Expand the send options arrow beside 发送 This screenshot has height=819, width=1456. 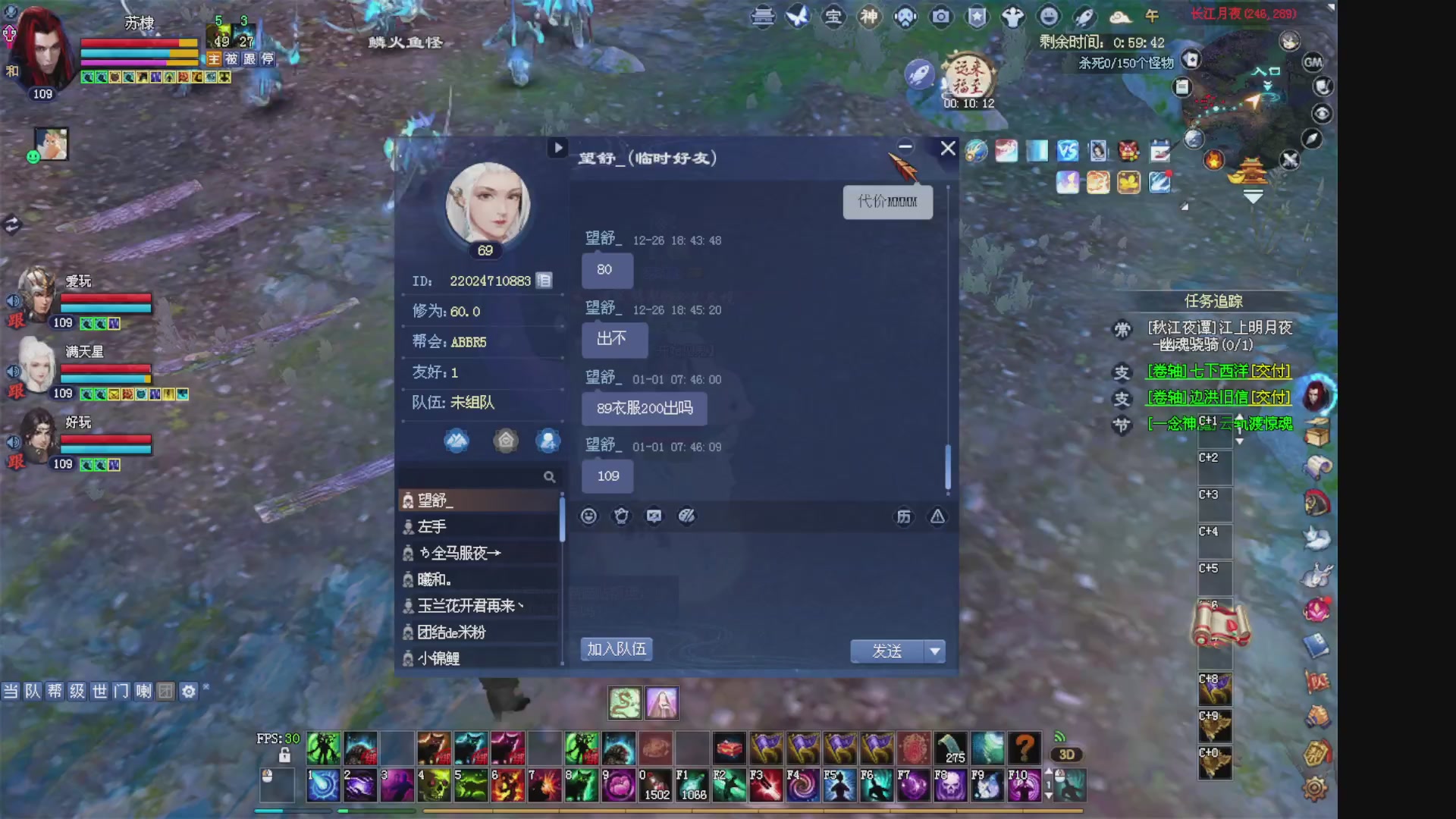pyautogui.click(x=936, y=651)
